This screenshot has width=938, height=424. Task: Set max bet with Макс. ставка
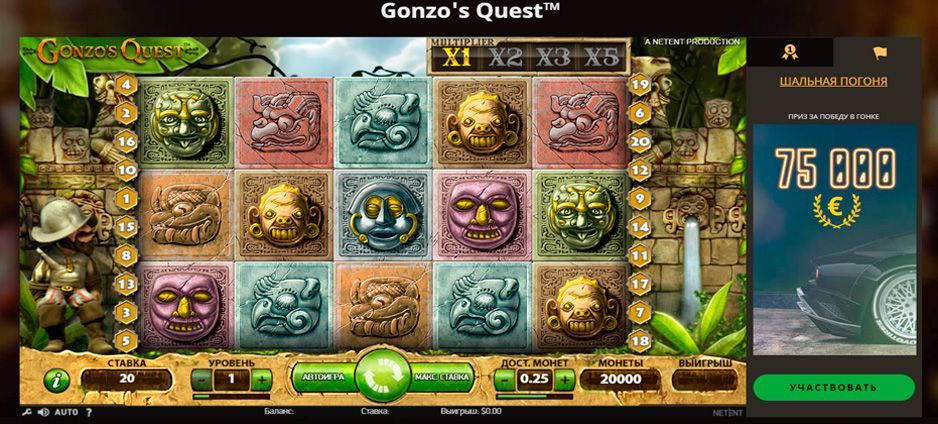click(442, 378)
